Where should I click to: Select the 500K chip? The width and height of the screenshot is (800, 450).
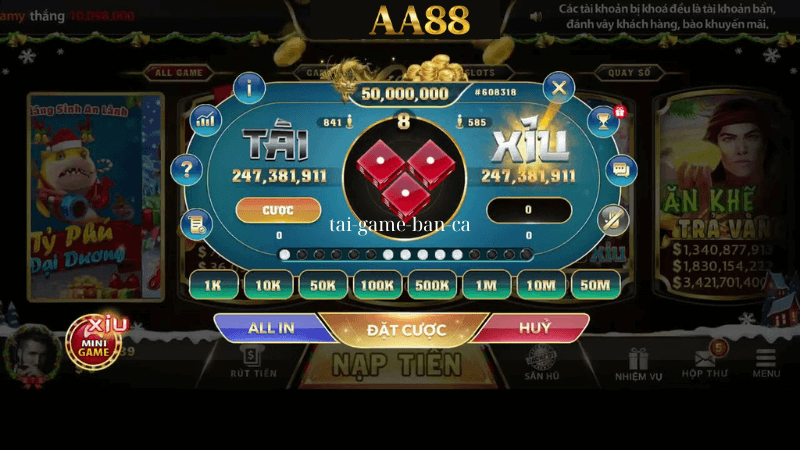pyautogui.click(x=431, y=285)
